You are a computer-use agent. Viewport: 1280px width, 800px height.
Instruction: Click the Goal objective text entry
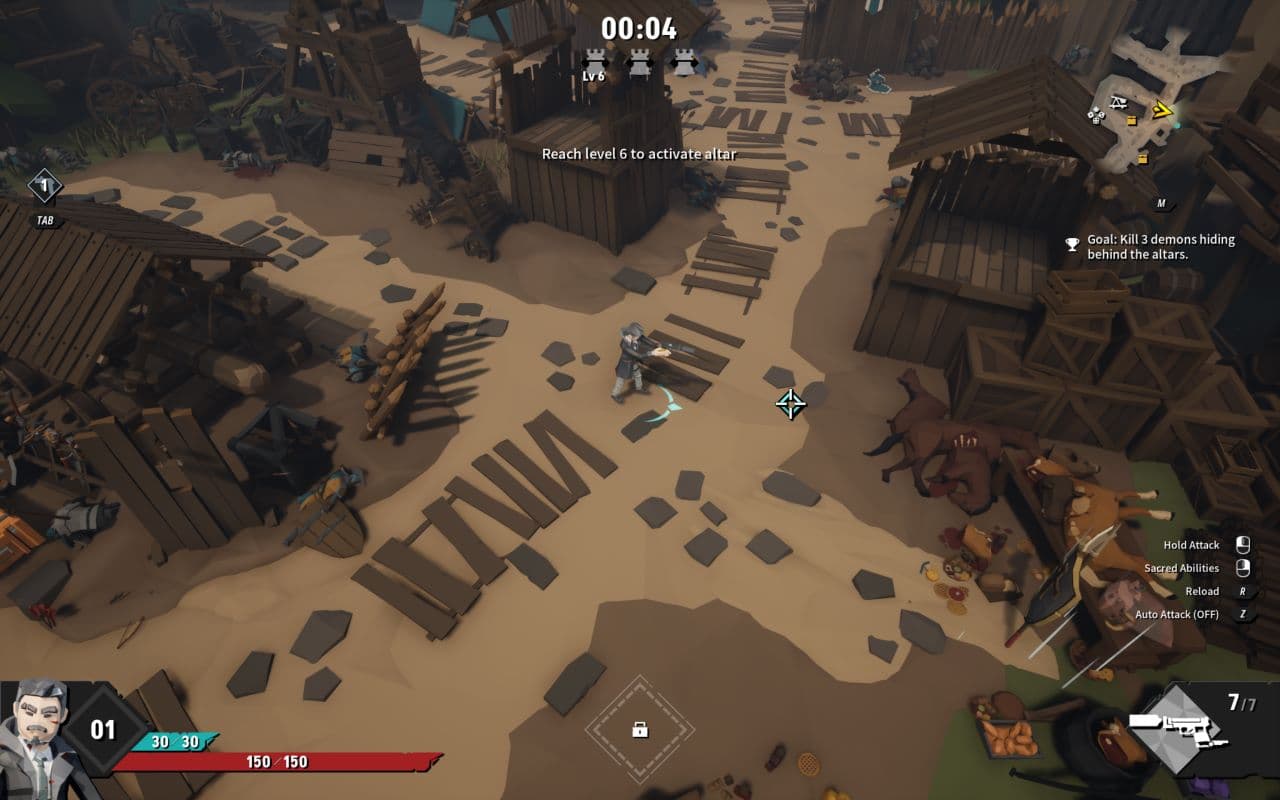pyautogui.click(x=1160, y=246)
